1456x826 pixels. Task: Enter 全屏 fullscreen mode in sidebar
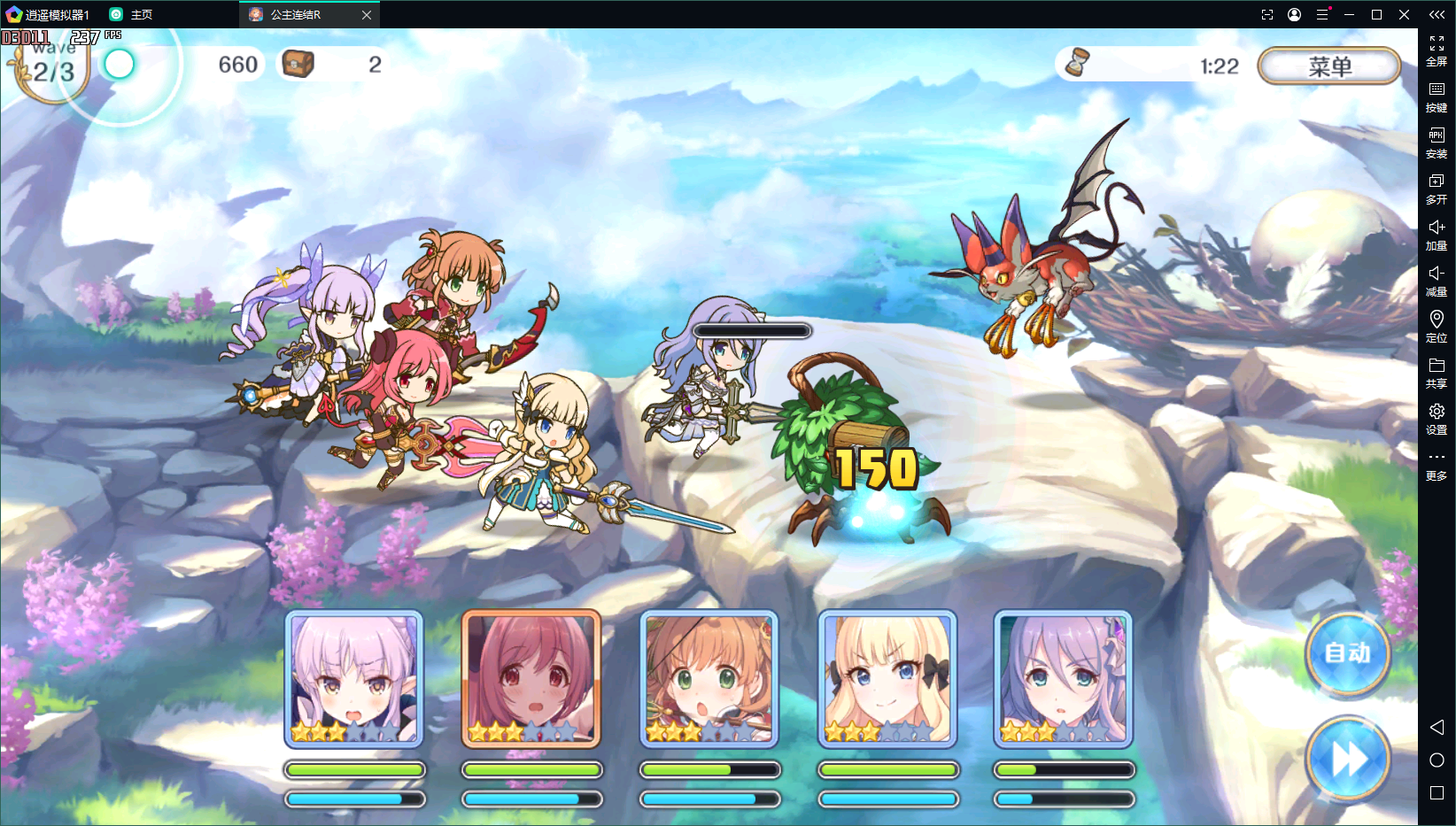click(x=1437, y=50)
